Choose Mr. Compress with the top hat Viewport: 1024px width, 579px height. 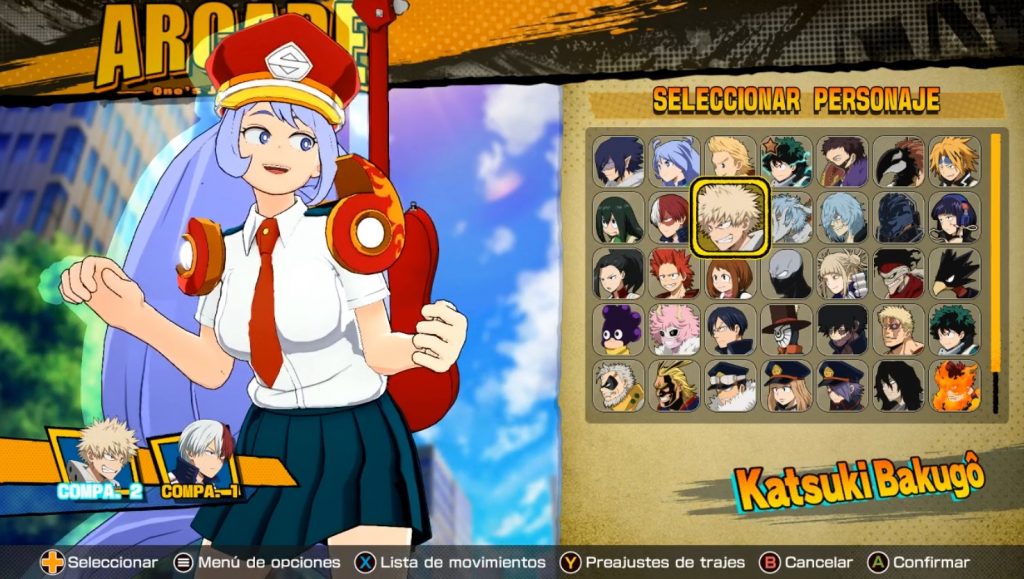coord(786,330)
